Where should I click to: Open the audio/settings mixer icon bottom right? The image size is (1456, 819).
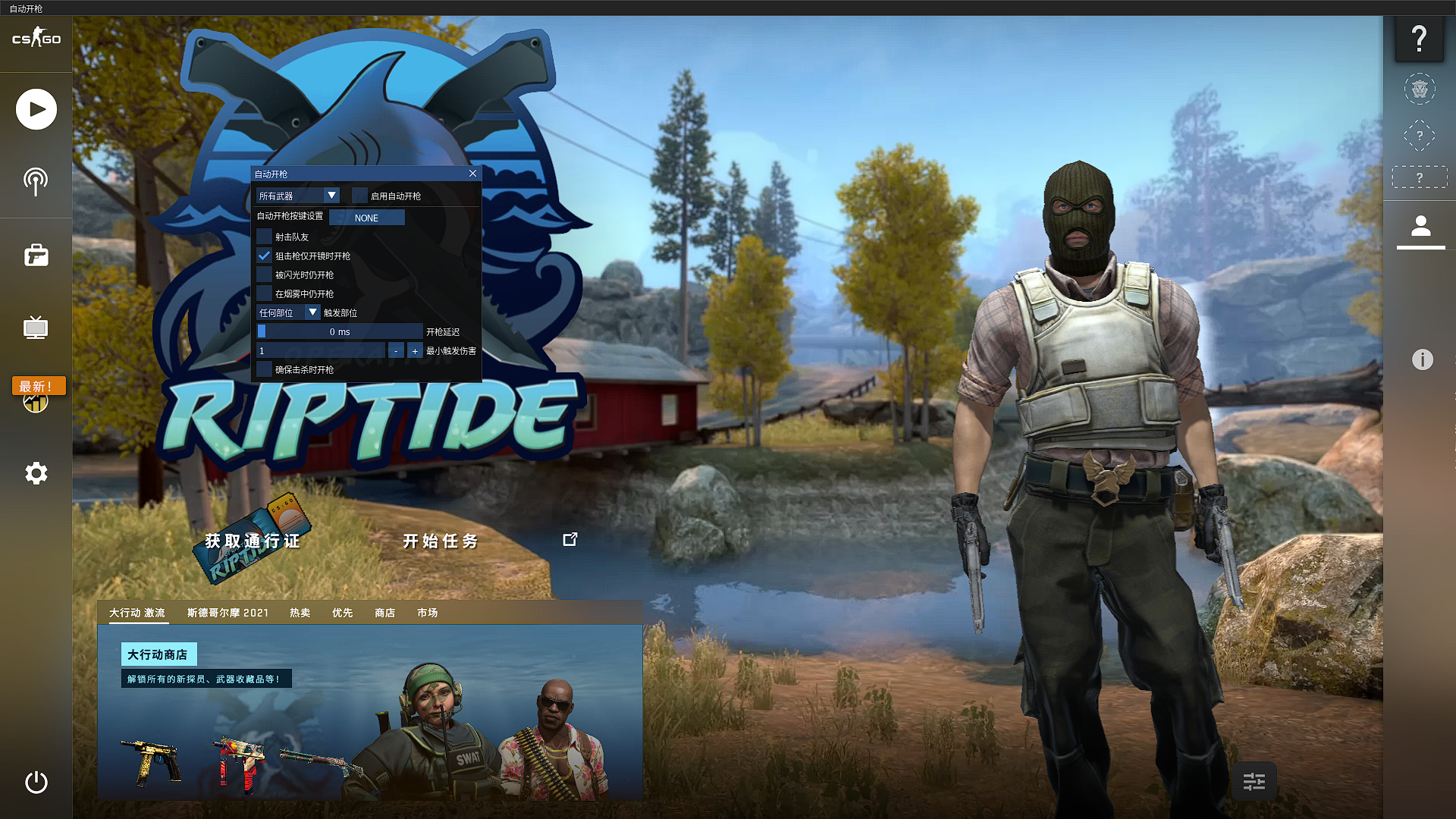pyautogui.click(x=1255, y=780)
